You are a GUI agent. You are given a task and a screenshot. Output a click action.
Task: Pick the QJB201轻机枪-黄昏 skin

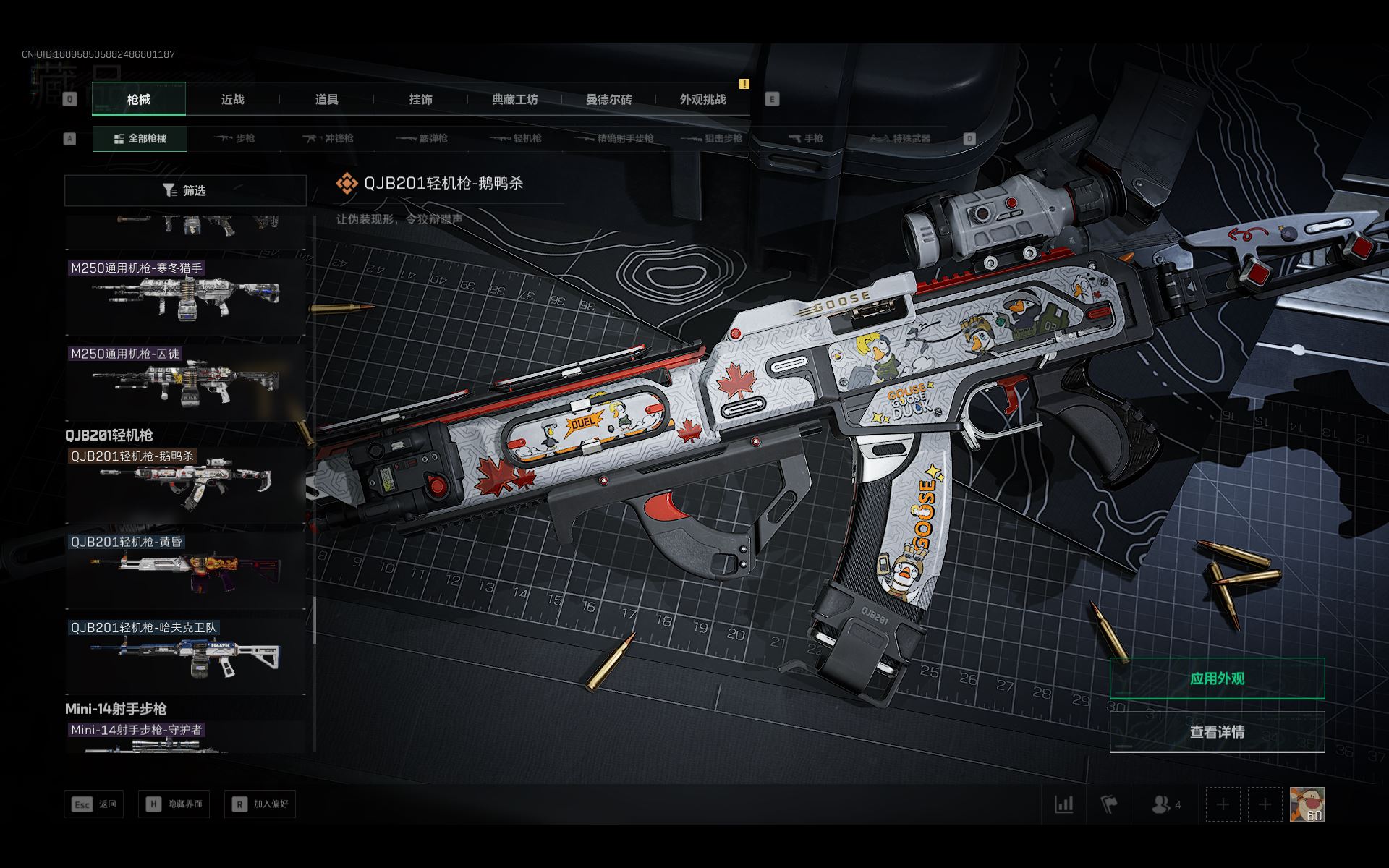[185, 571]
